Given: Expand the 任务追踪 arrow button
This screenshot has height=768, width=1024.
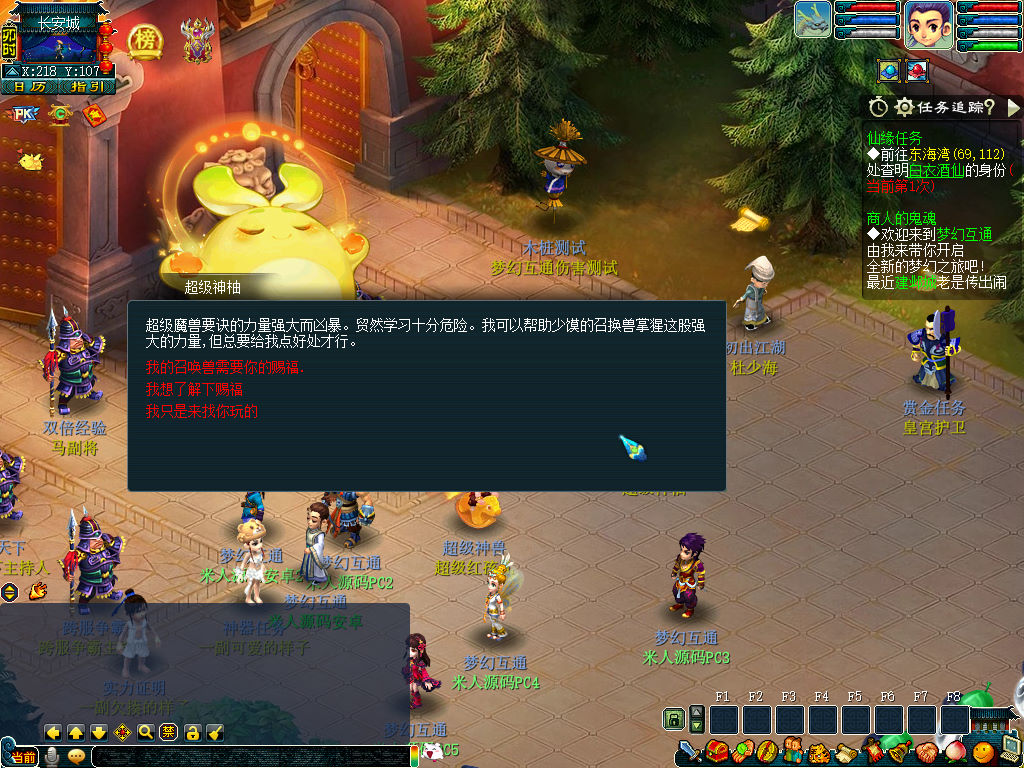Looking at the screenshot, I should tap(1013, 107).
